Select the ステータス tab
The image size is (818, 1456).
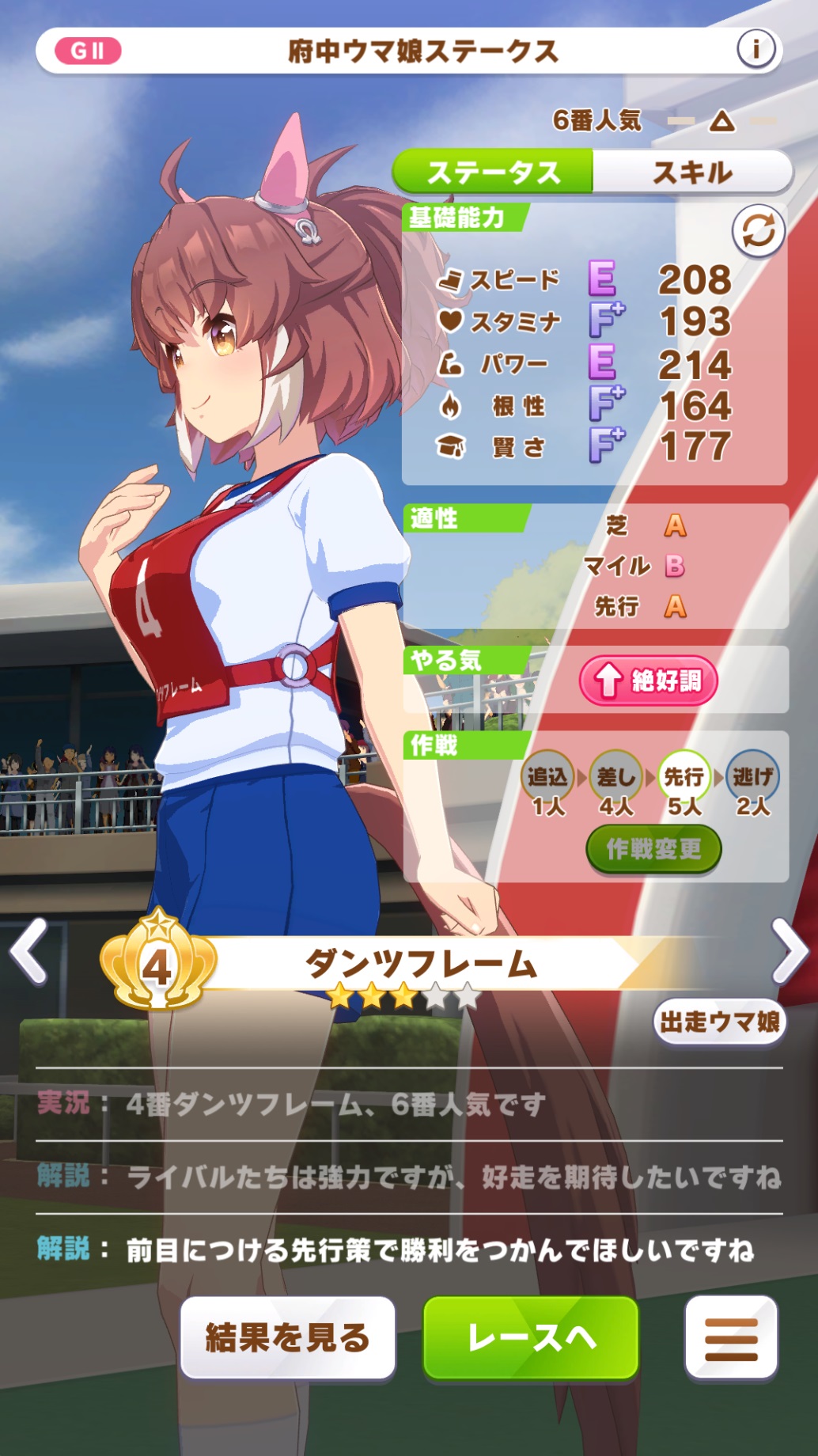coord(494,172)
